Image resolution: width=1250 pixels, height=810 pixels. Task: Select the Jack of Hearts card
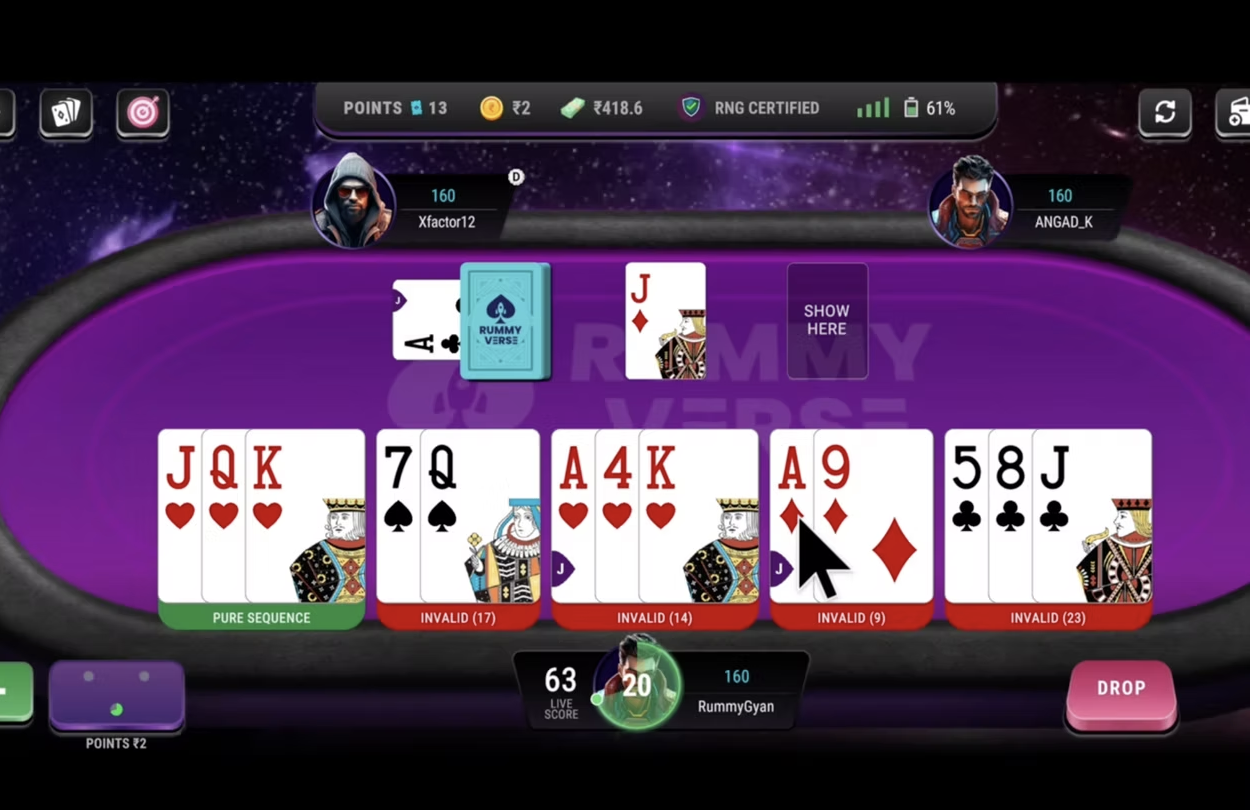click(179, 515)
